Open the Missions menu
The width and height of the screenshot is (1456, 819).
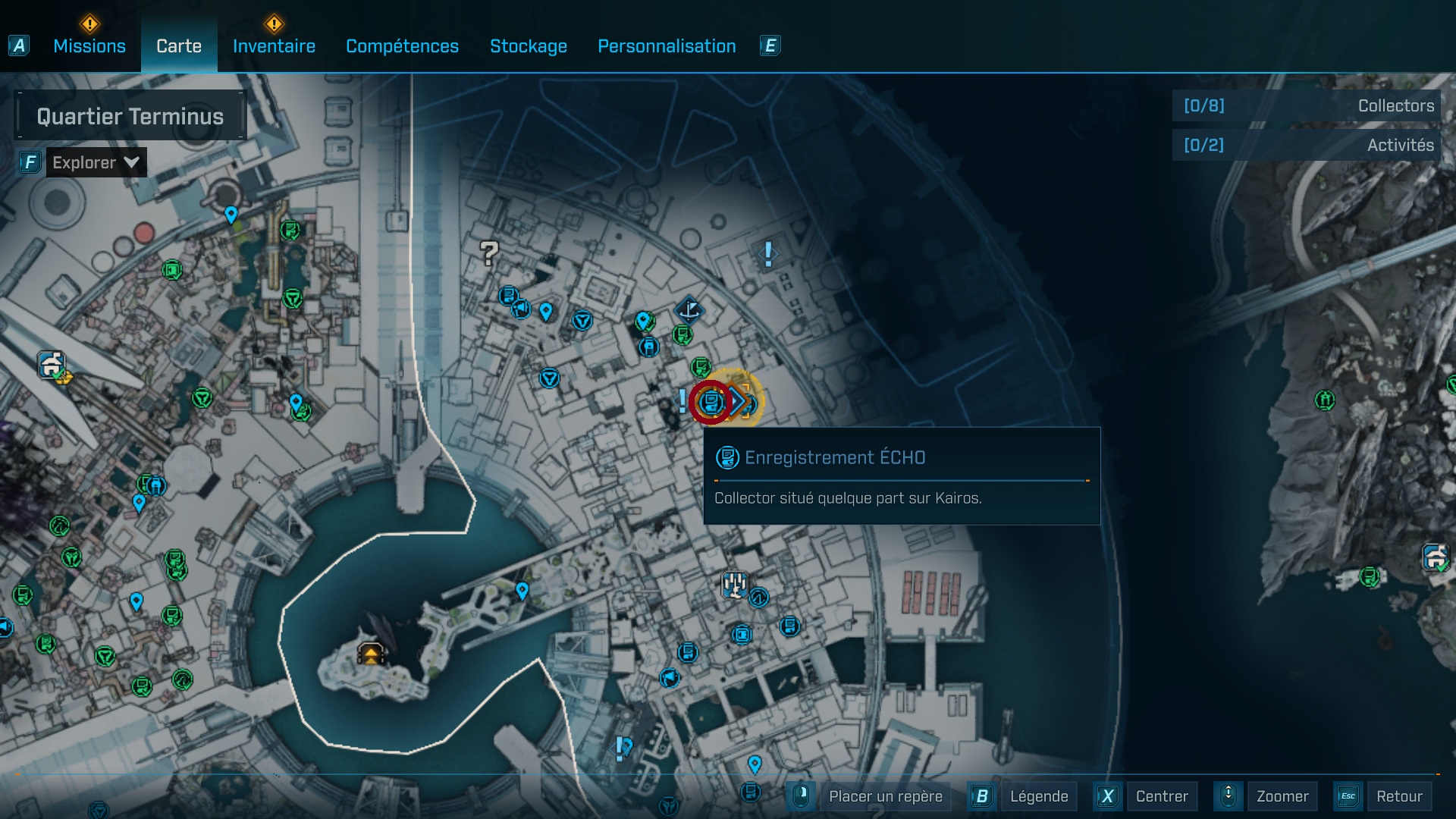tap(89, 46)
